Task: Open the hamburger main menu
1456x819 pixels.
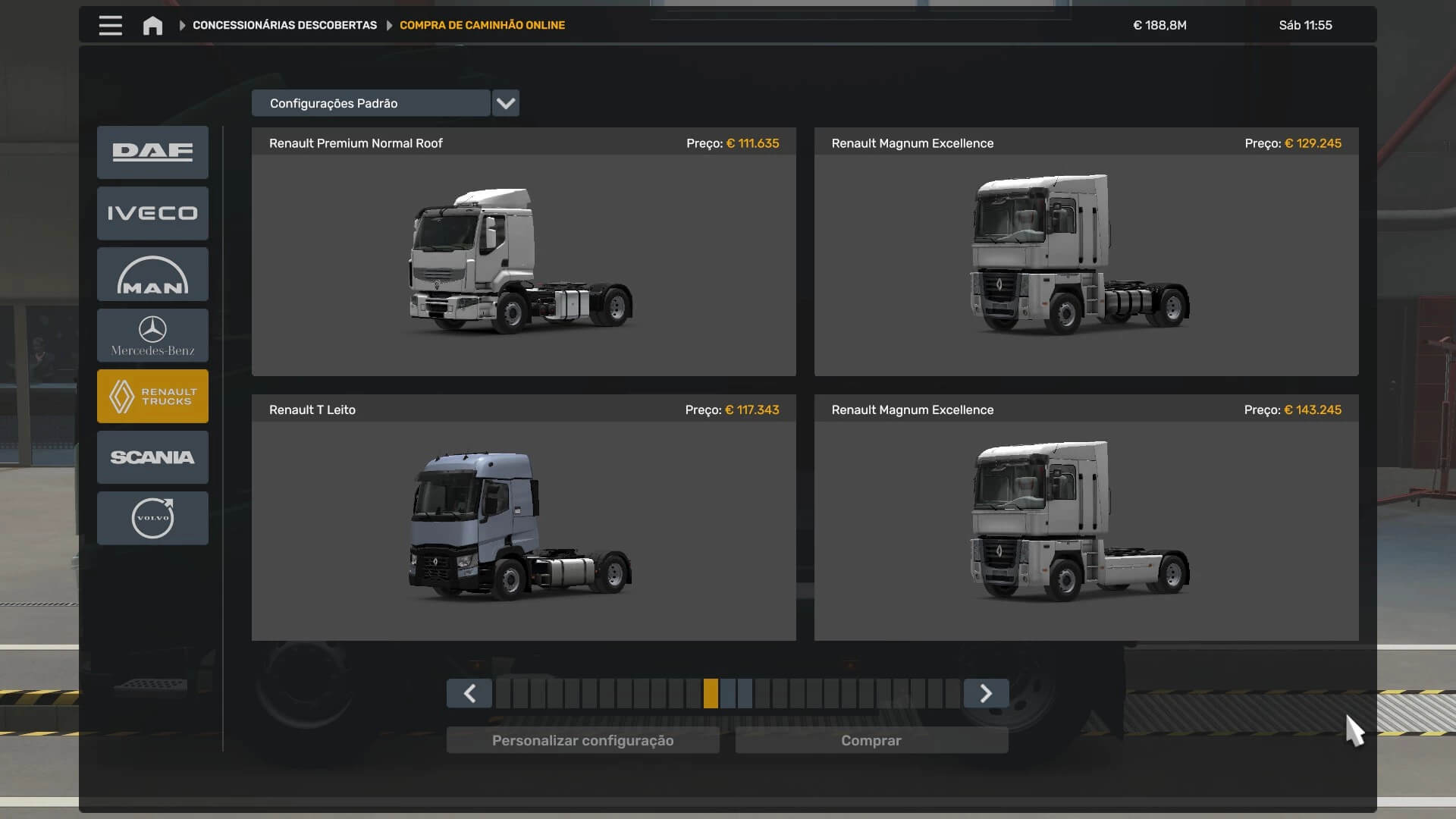Action: (110, 25)
